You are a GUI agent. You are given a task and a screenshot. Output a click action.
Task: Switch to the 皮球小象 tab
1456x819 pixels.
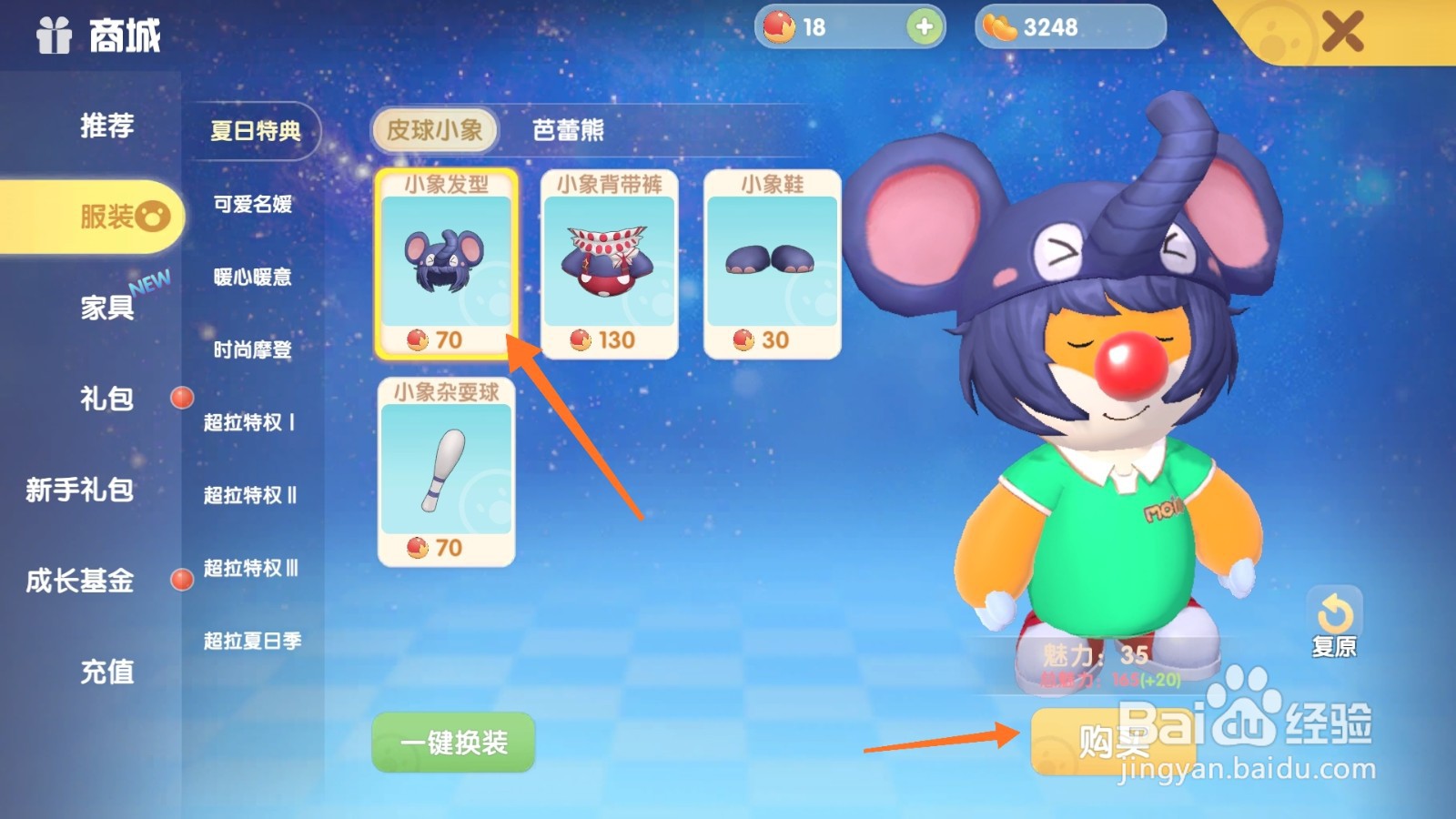pos(435,130)
